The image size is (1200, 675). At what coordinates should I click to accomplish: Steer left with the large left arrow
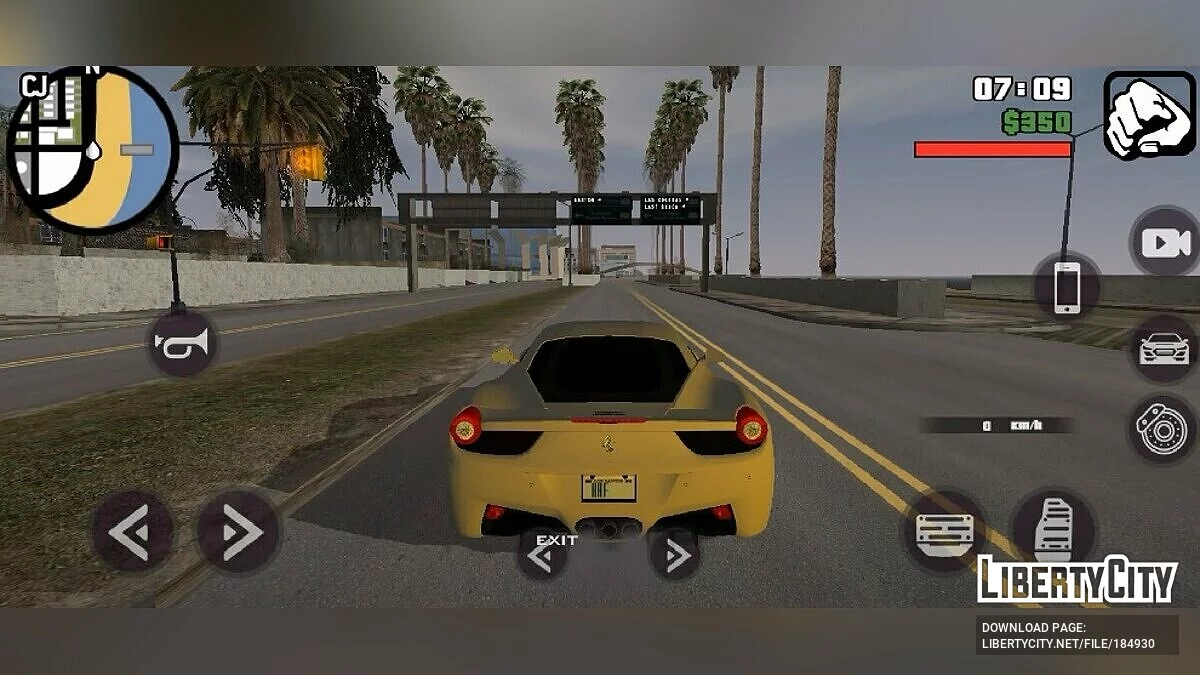[x=131, y=531]
